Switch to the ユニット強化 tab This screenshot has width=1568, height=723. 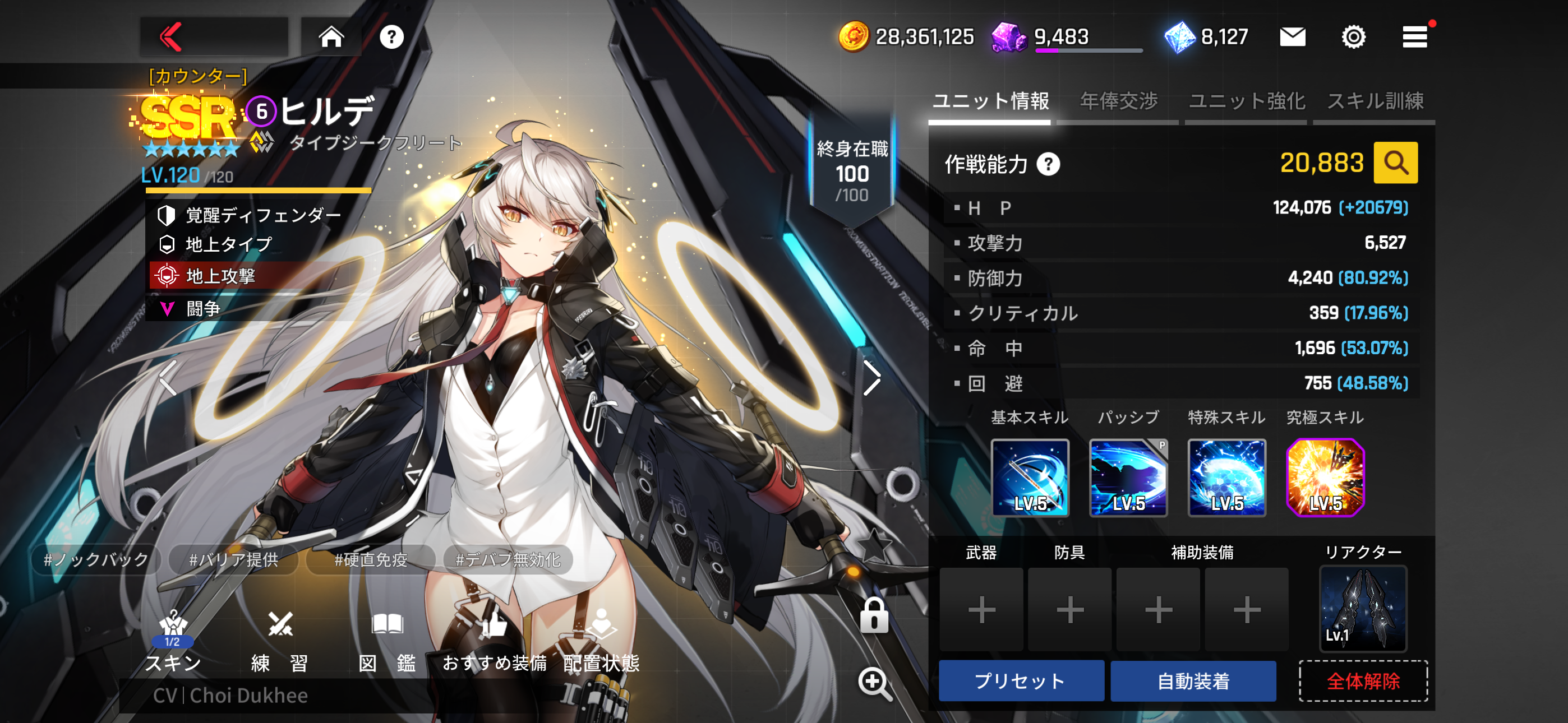(1246, 101)
